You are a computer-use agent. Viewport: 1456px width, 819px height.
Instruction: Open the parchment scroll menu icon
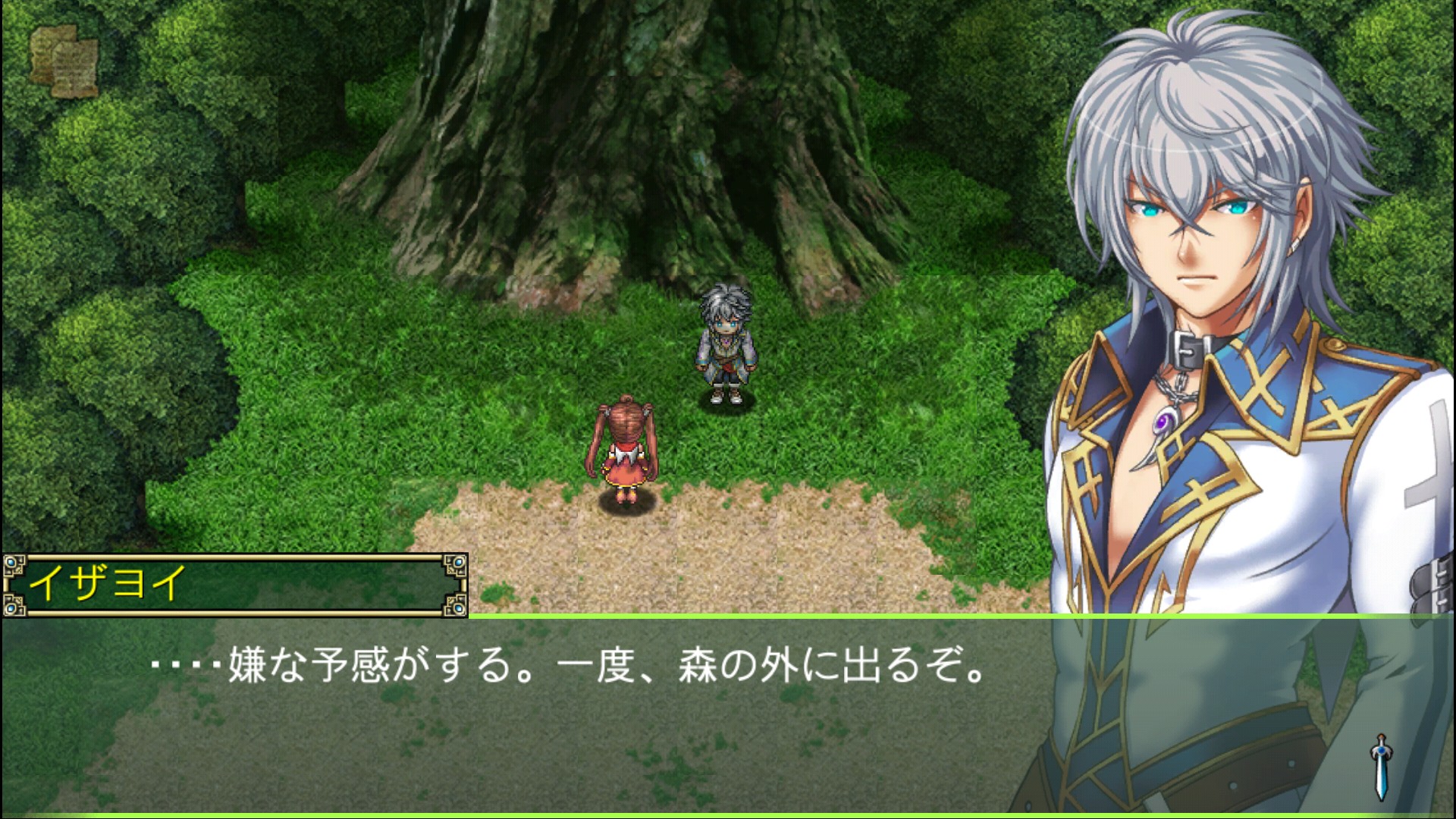coord(64,60)
